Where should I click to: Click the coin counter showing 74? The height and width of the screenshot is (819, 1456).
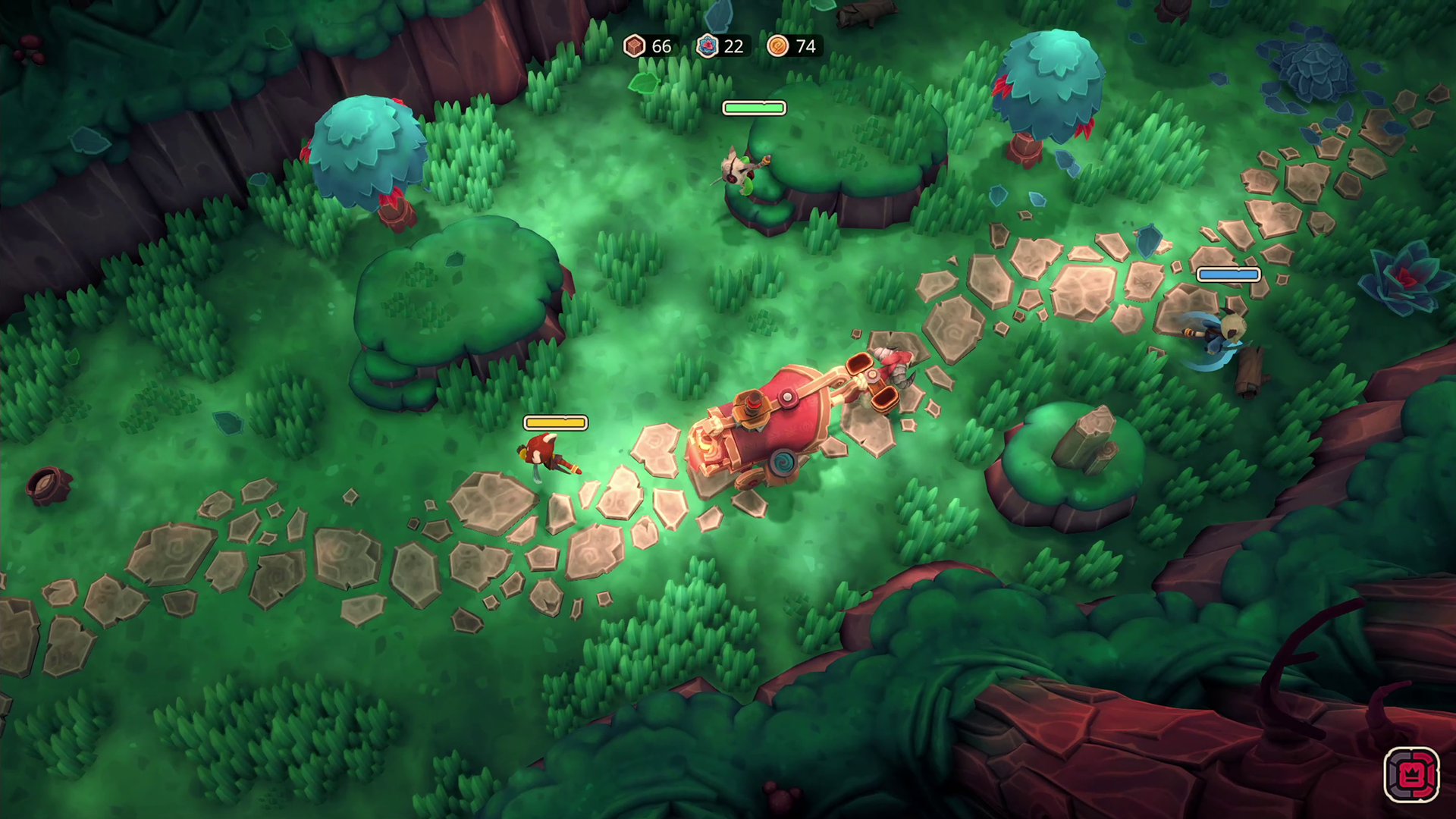click(805, 46)
